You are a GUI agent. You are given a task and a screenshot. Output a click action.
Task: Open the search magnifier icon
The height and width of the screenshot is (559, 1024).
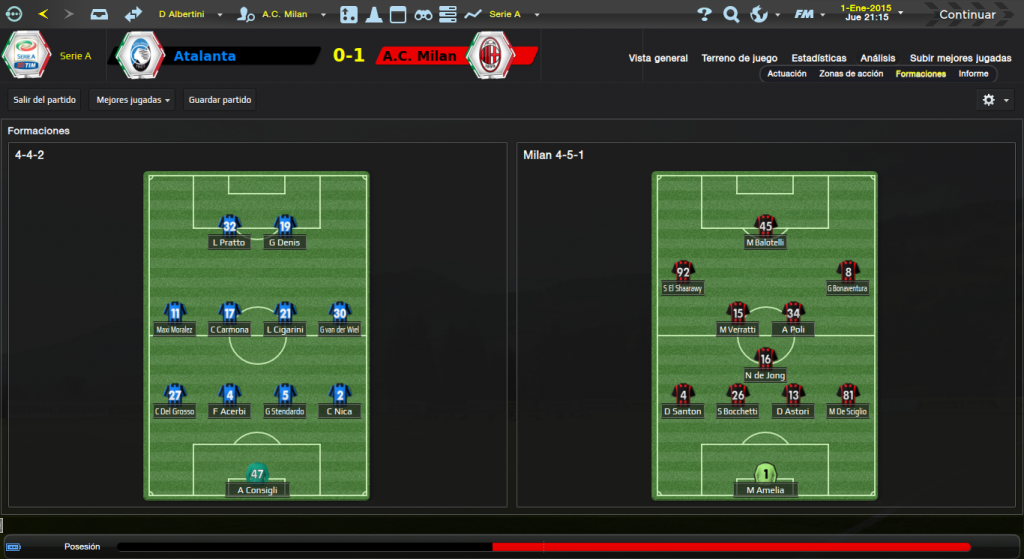(x=731, y=14)
